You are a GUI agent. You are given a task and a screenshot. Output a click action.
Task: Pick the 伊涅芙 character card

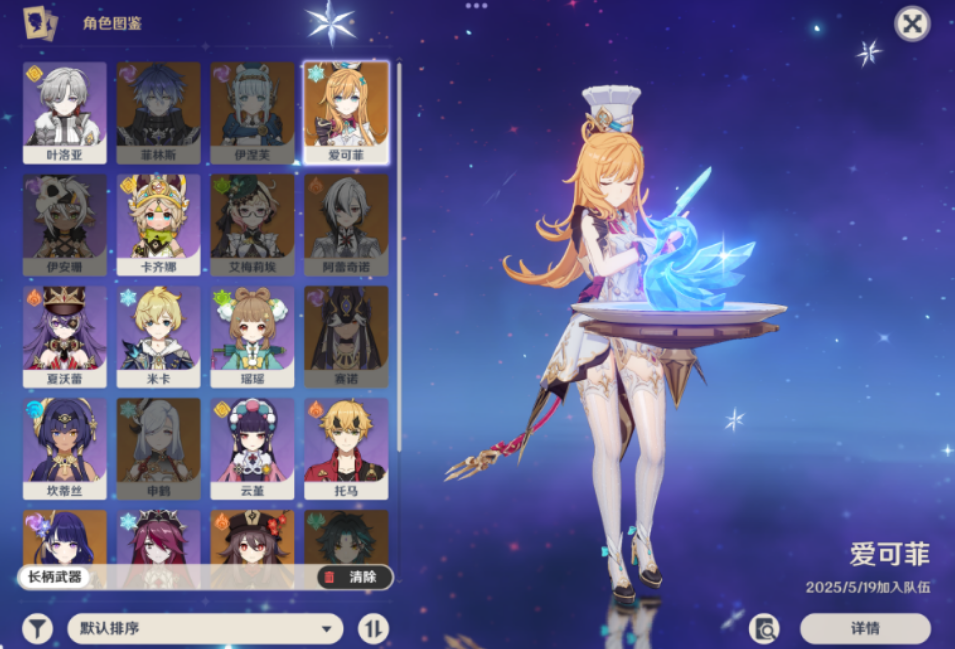[252, 112]
